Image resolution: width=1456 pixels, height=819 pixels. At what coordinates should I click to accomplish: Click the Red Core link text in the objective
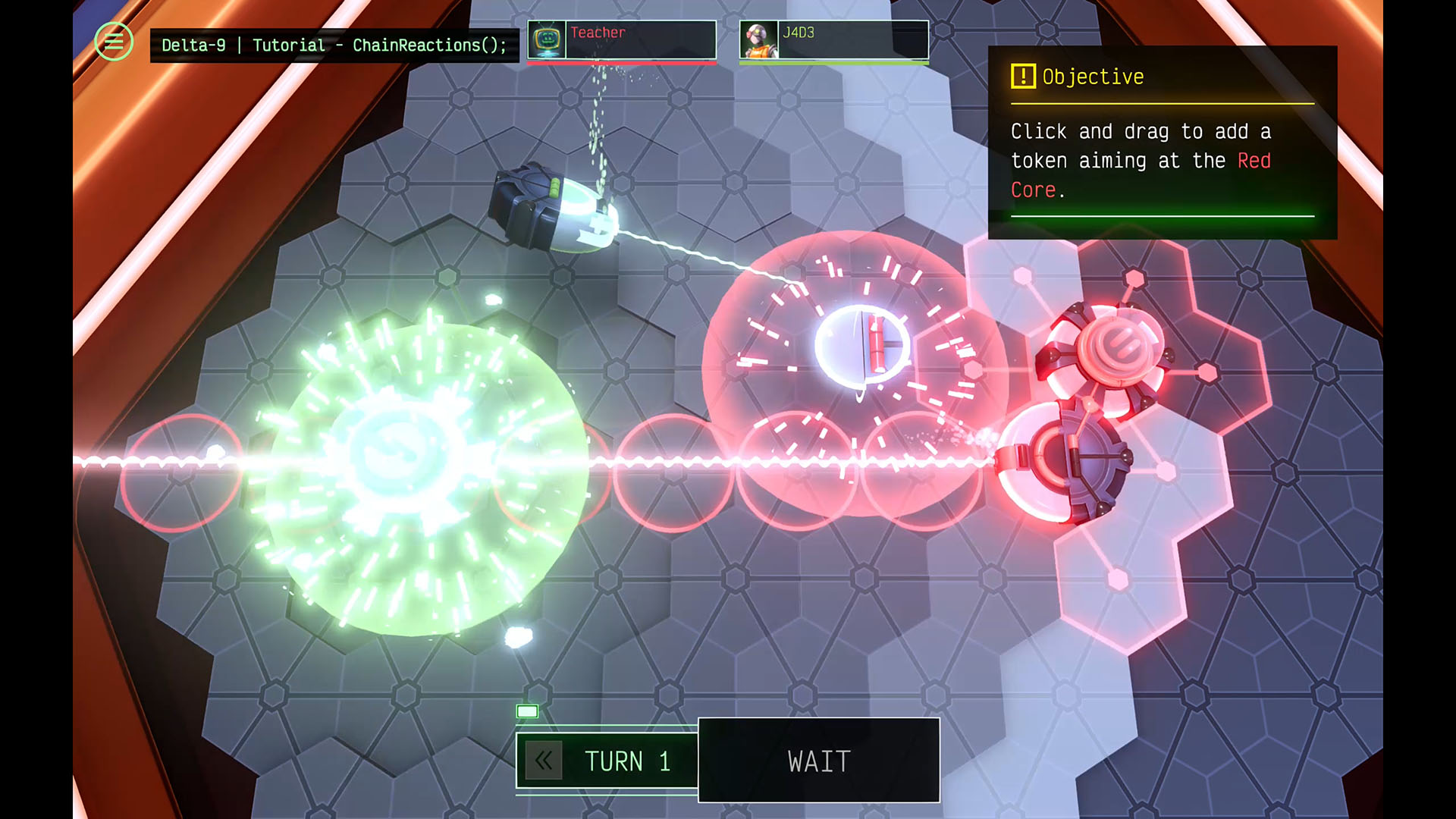pos(1255,161)
